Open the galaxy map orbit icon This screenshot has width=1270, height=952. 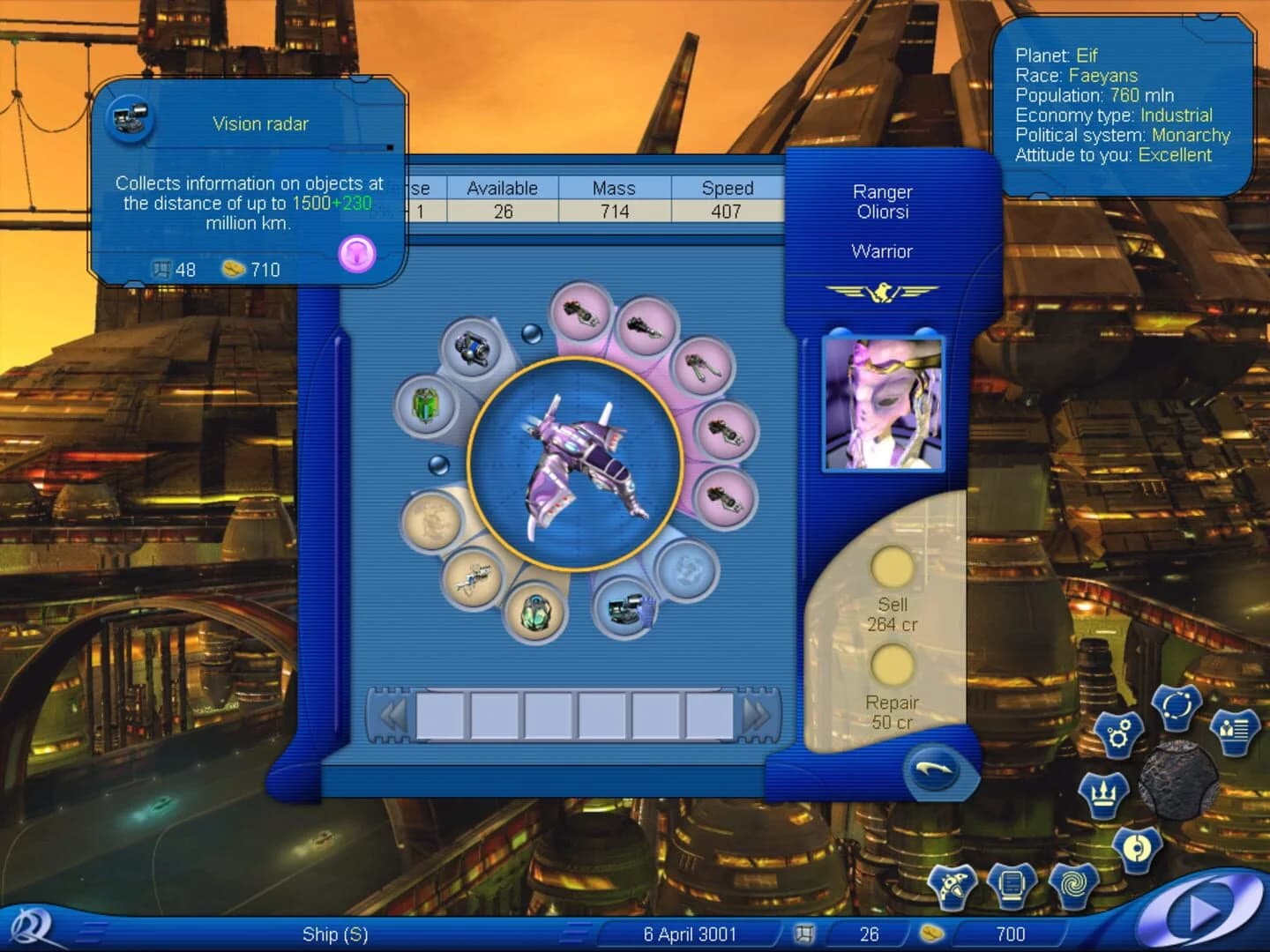point(1178,705)
